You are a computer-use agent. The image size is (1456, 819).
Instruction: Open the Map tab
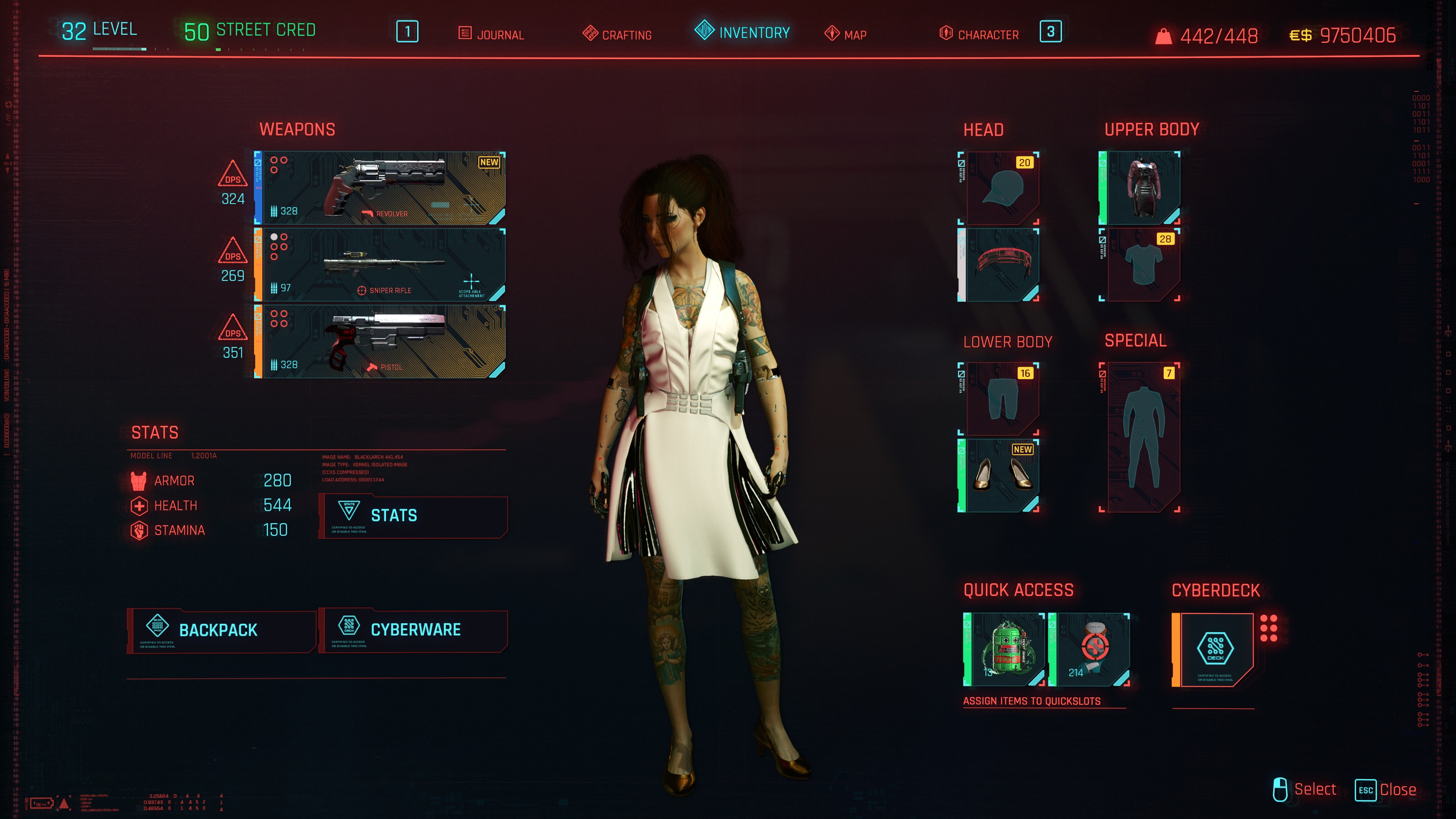click(846, 35)
